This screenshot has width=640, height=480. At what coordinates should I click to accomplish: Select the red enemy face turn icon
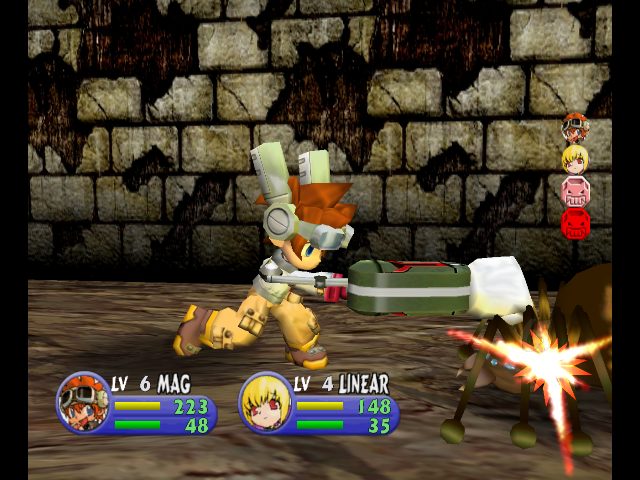[x=575, y=222]
